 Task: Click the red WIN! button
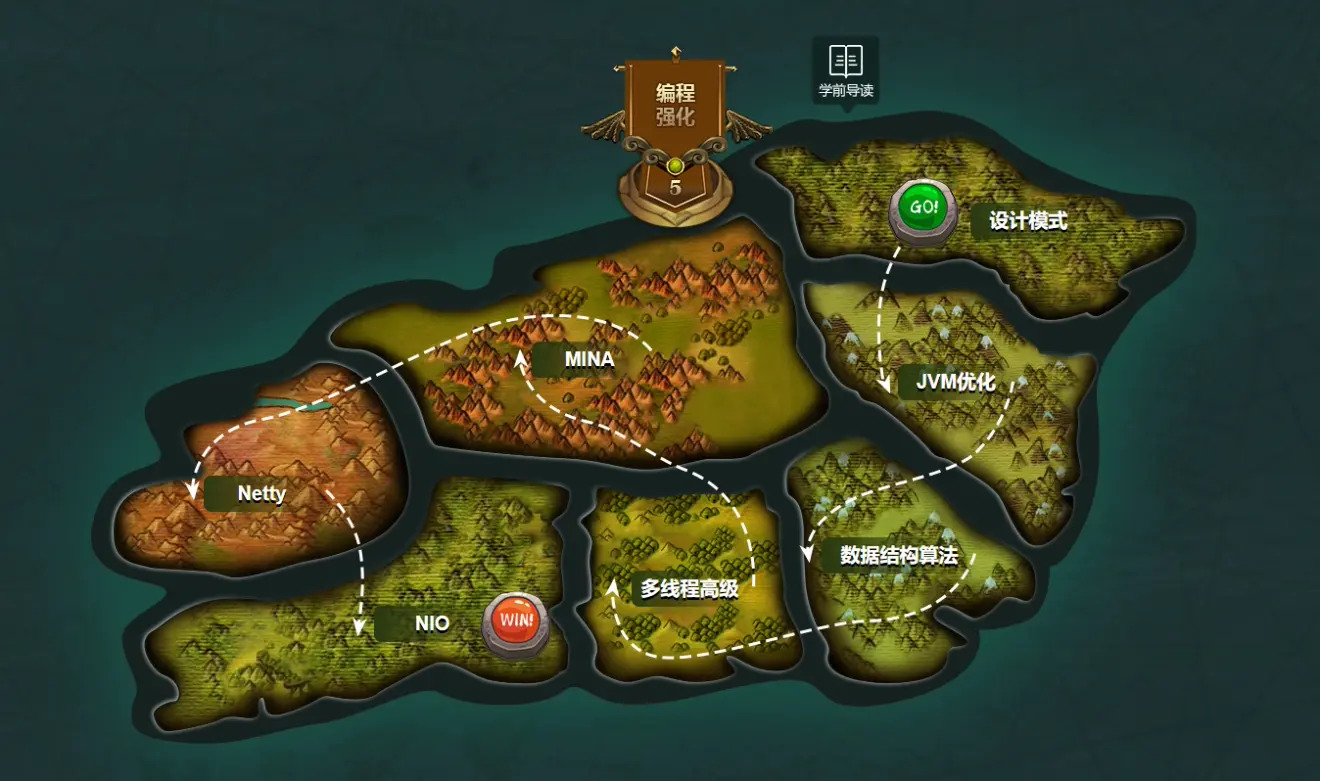[516, 620]
